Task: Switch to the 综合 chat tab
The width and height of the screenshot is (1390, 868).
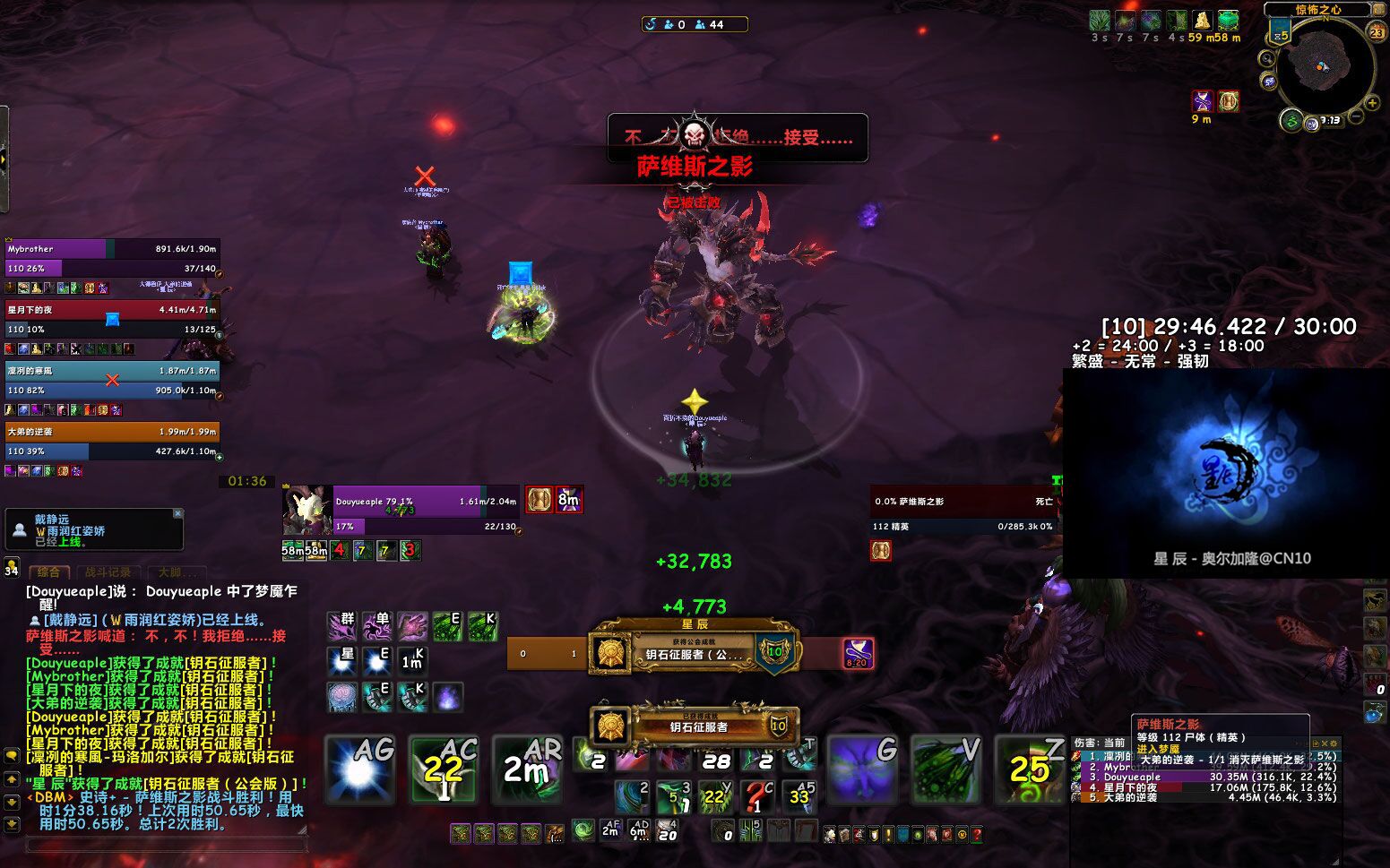Action: (x=49, y=572)
